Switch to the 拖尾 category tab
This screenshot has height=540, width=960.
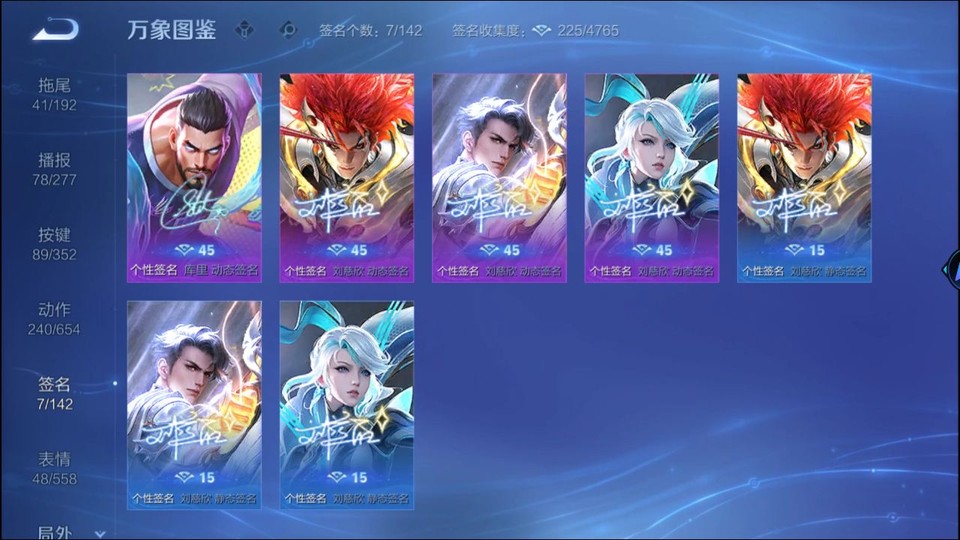coord(55,93)
